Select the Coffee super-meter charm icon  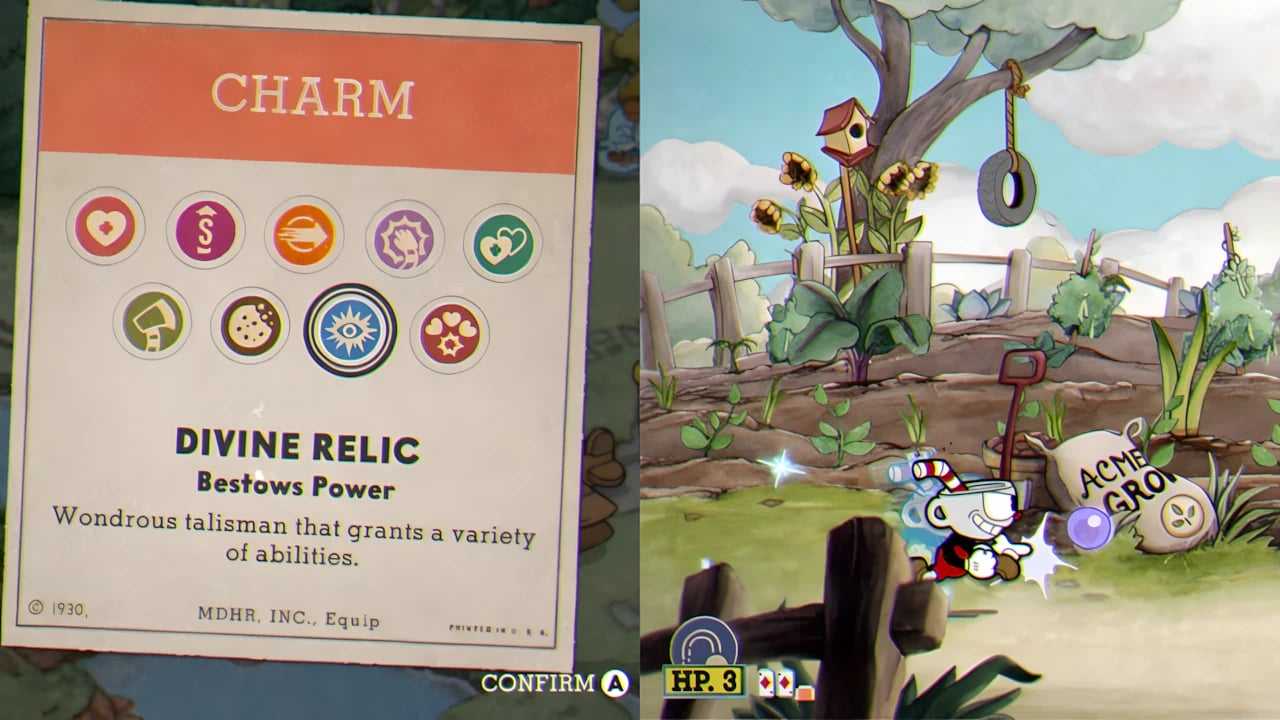click(x=204, y=228)
